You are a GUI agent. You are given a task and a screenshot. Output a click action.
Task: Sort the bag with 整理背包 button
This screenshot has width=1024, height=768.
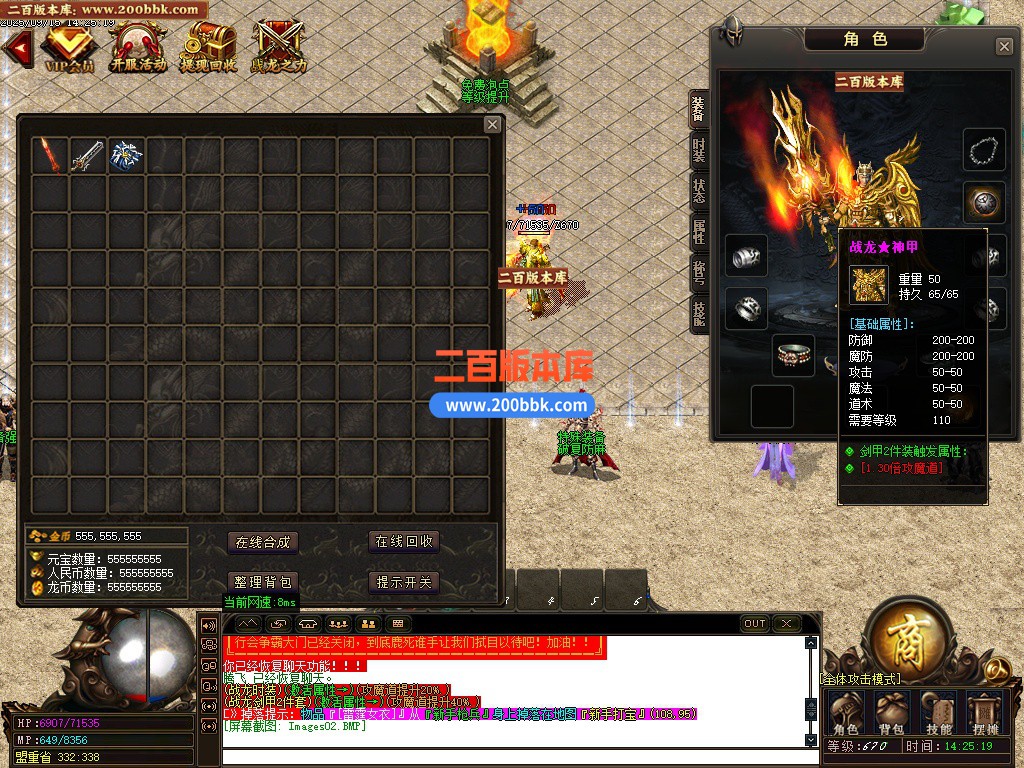coord(262,582)
